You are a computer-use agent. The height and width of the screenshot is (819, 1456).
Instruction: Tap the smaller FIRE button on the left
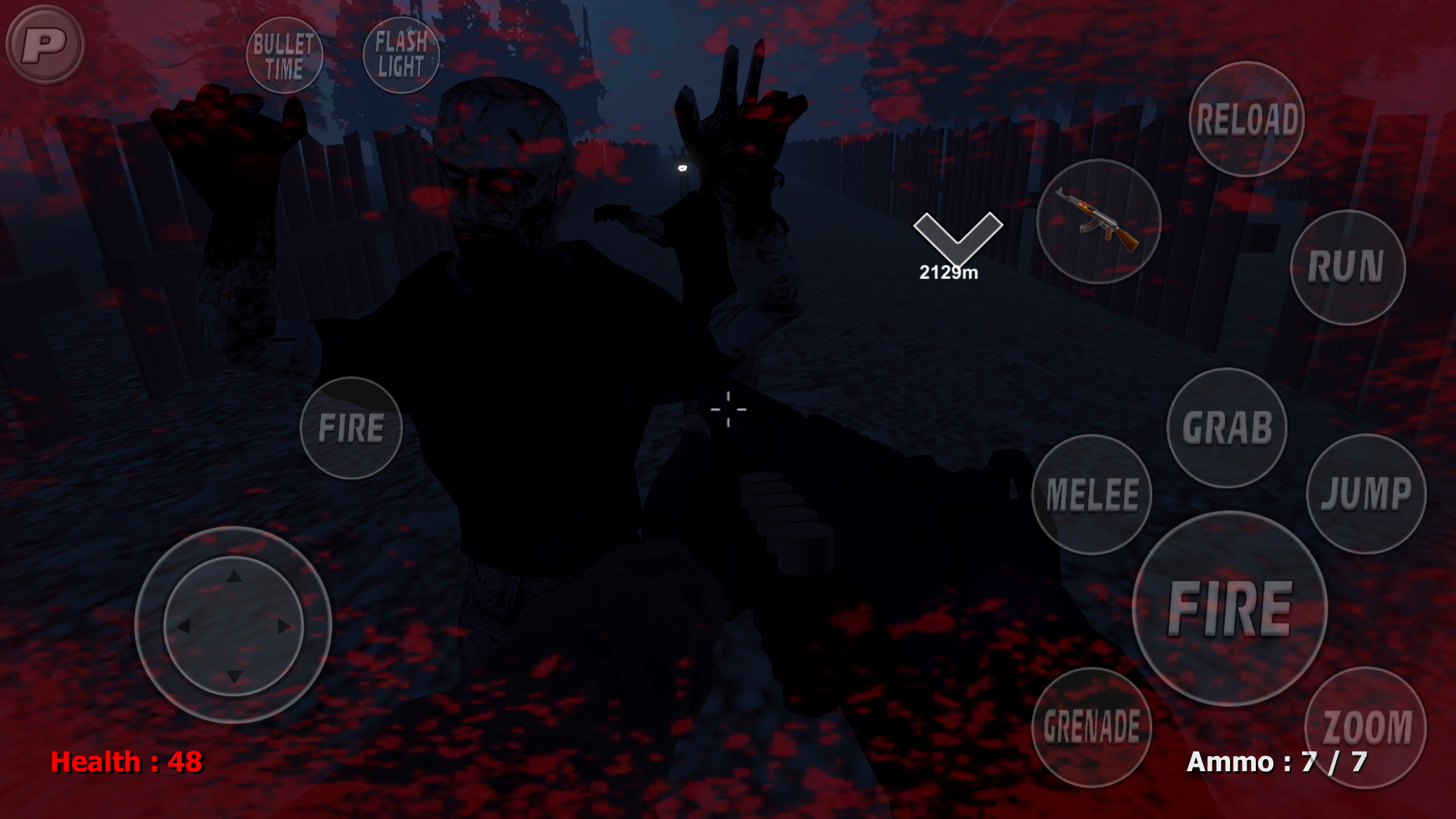(351, 427)
